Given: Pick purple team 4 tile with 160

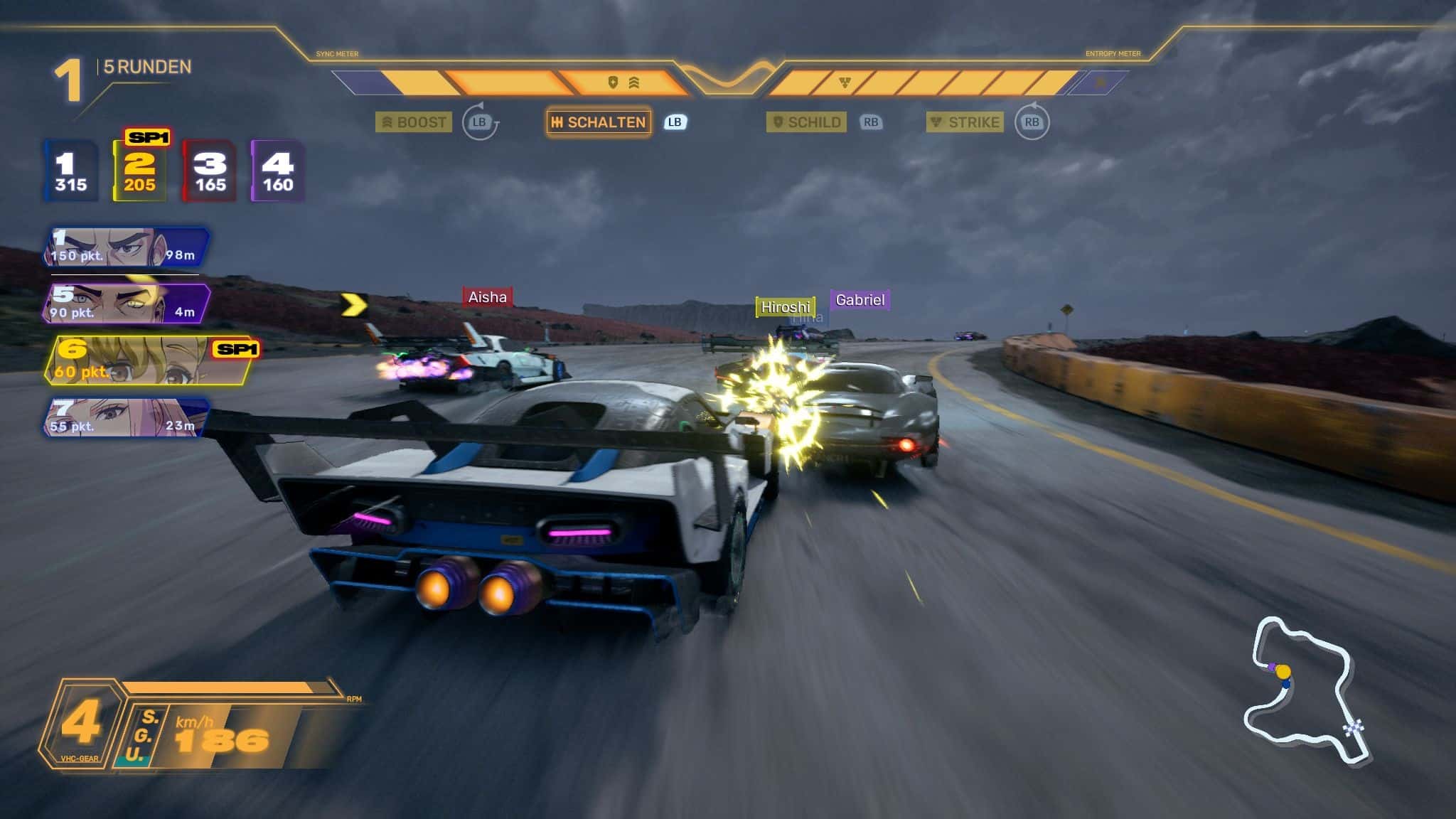Looking at the screenshot, I should (x=277, y=171).
